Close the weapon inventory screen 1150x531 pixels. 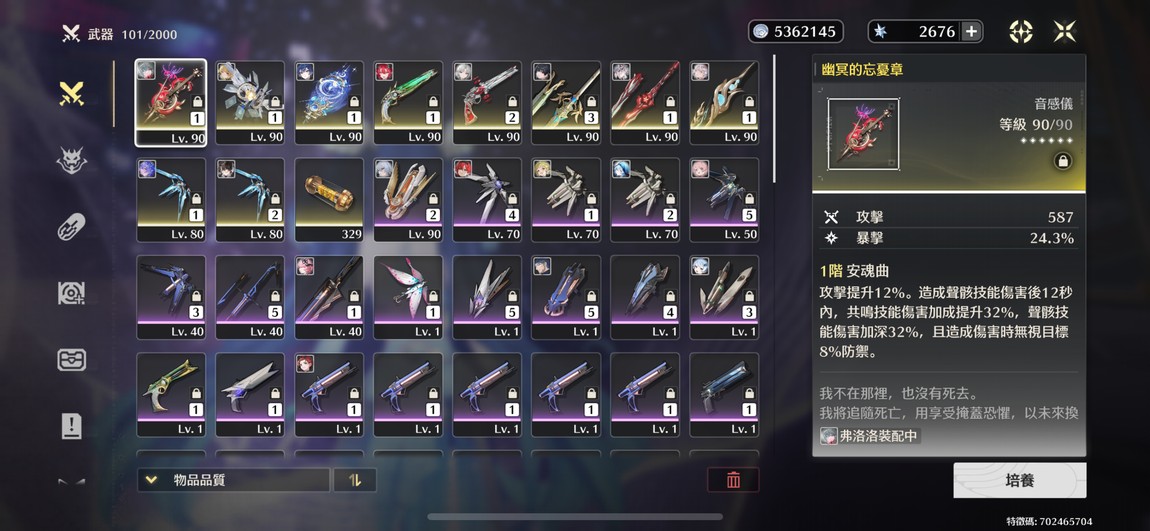click(x=1065, y=32)
